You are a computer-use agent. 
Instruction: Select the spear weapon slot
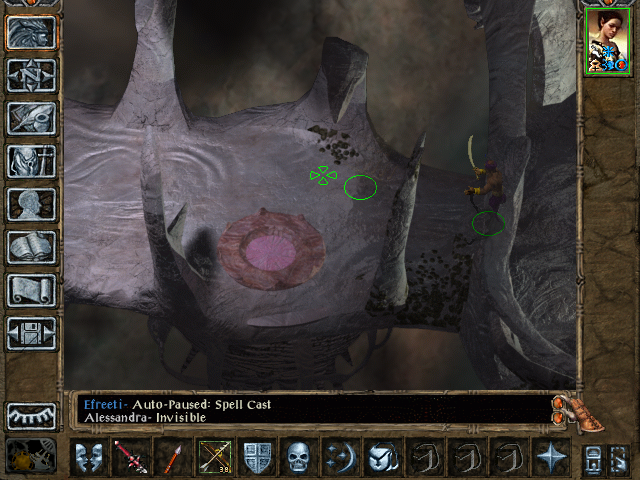172,457
